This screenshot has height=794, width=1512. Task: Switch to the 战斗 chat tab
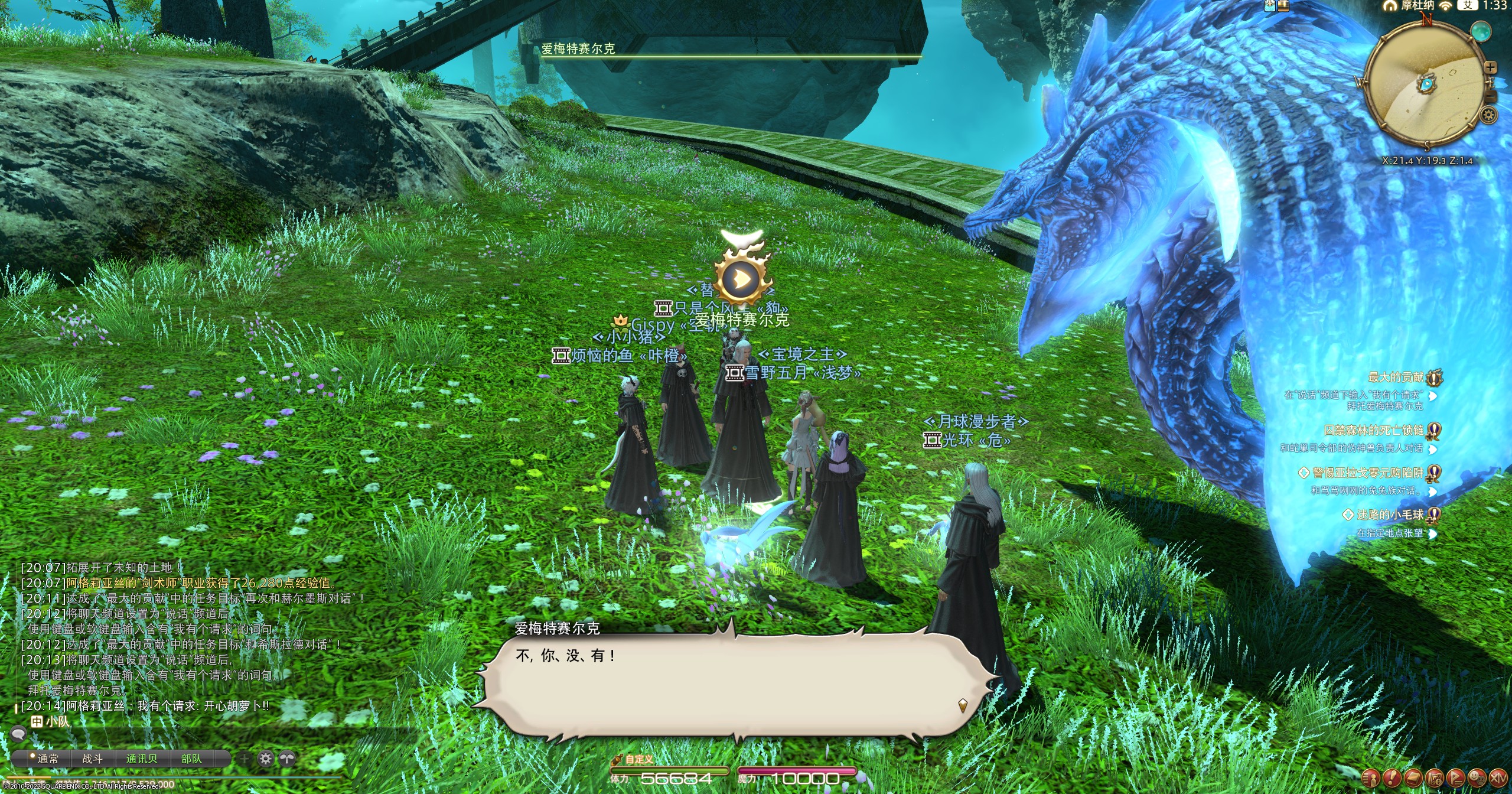point(92,759)
